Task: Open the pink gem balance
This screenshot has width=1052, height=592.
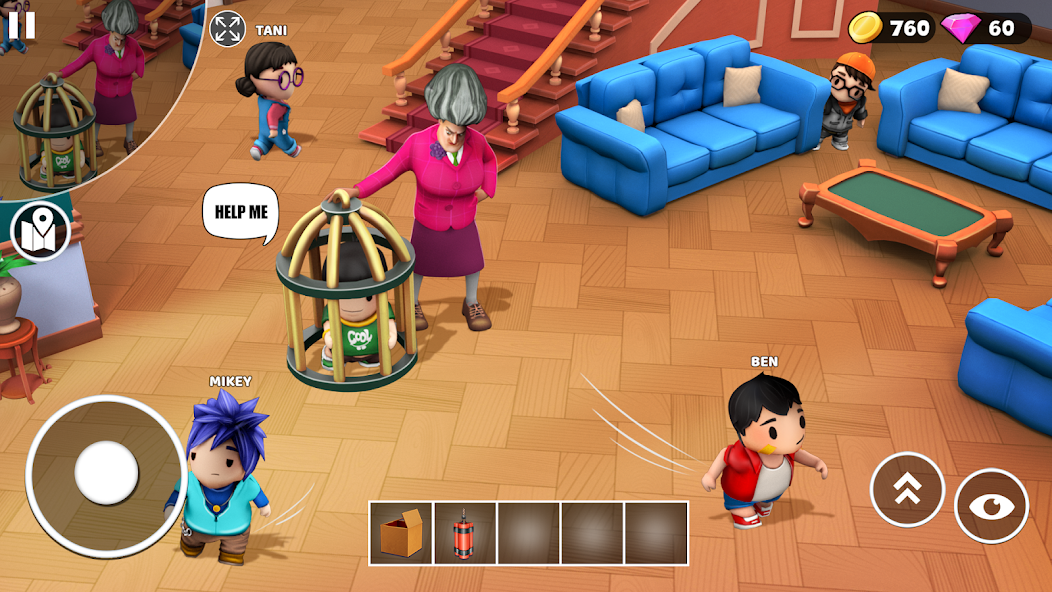Action: [x=985, y=28]
